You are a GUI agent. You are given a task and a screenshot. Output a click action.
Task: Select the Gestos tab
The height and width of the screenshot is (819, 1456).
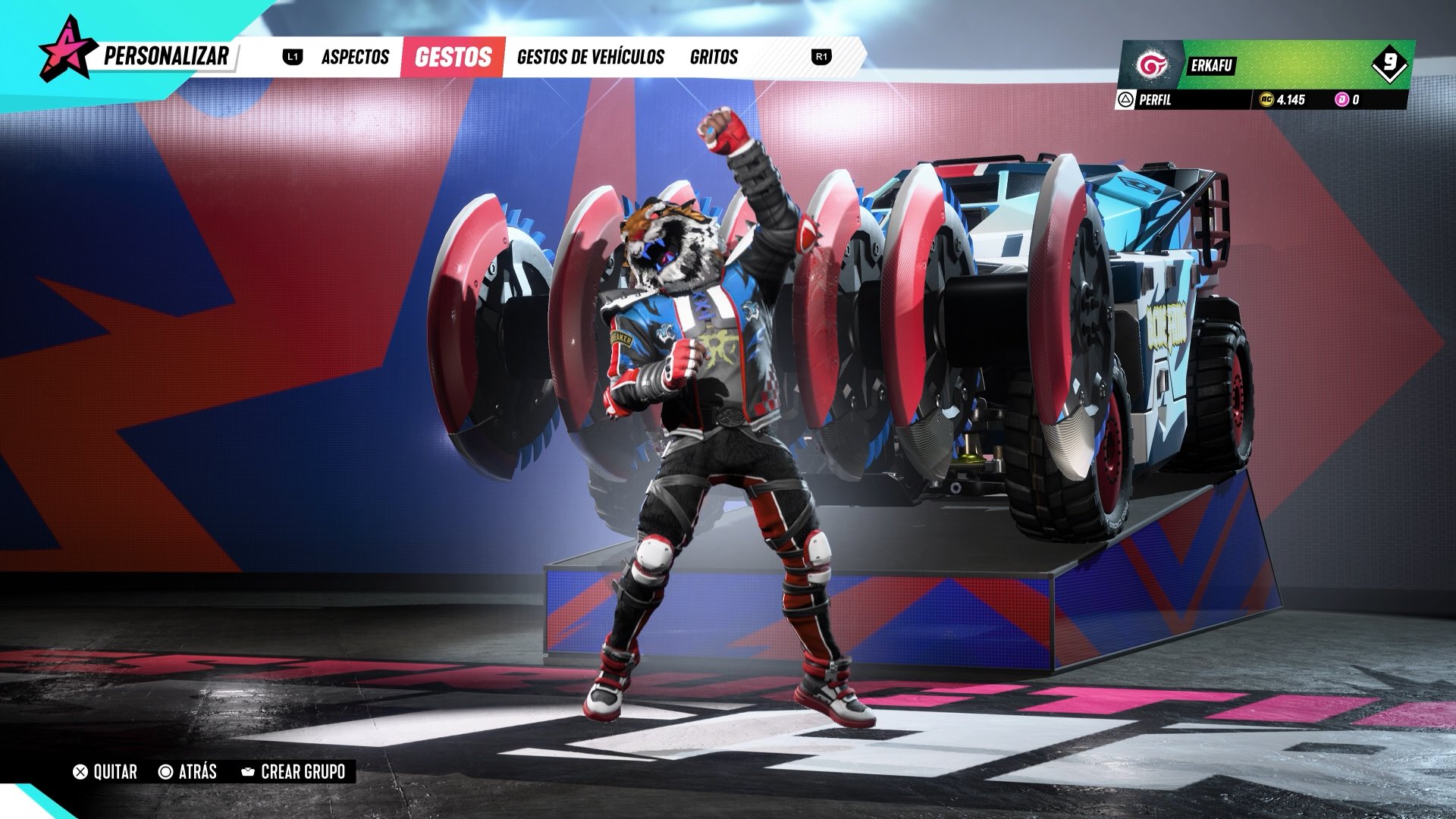453,57
